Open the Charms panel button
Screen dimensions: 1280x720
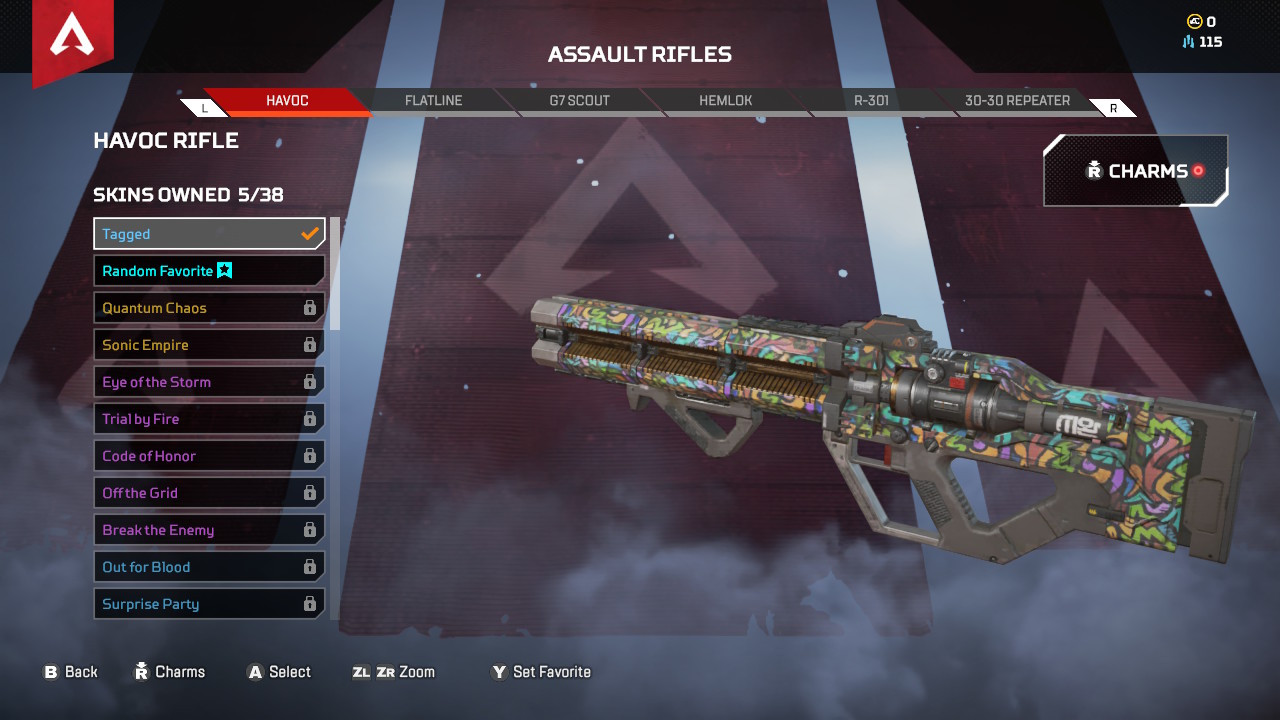(1136, 171)
